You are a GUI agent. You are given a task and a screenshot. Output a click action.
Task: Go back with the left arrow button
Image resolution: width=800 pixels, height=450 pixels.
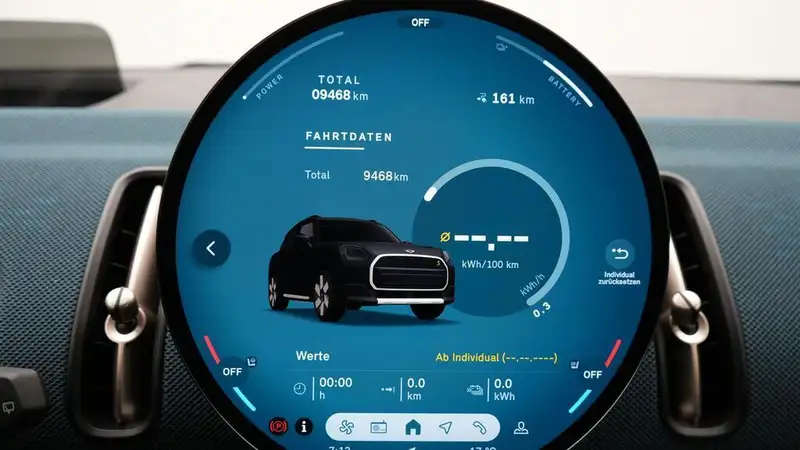click(211, 248)
